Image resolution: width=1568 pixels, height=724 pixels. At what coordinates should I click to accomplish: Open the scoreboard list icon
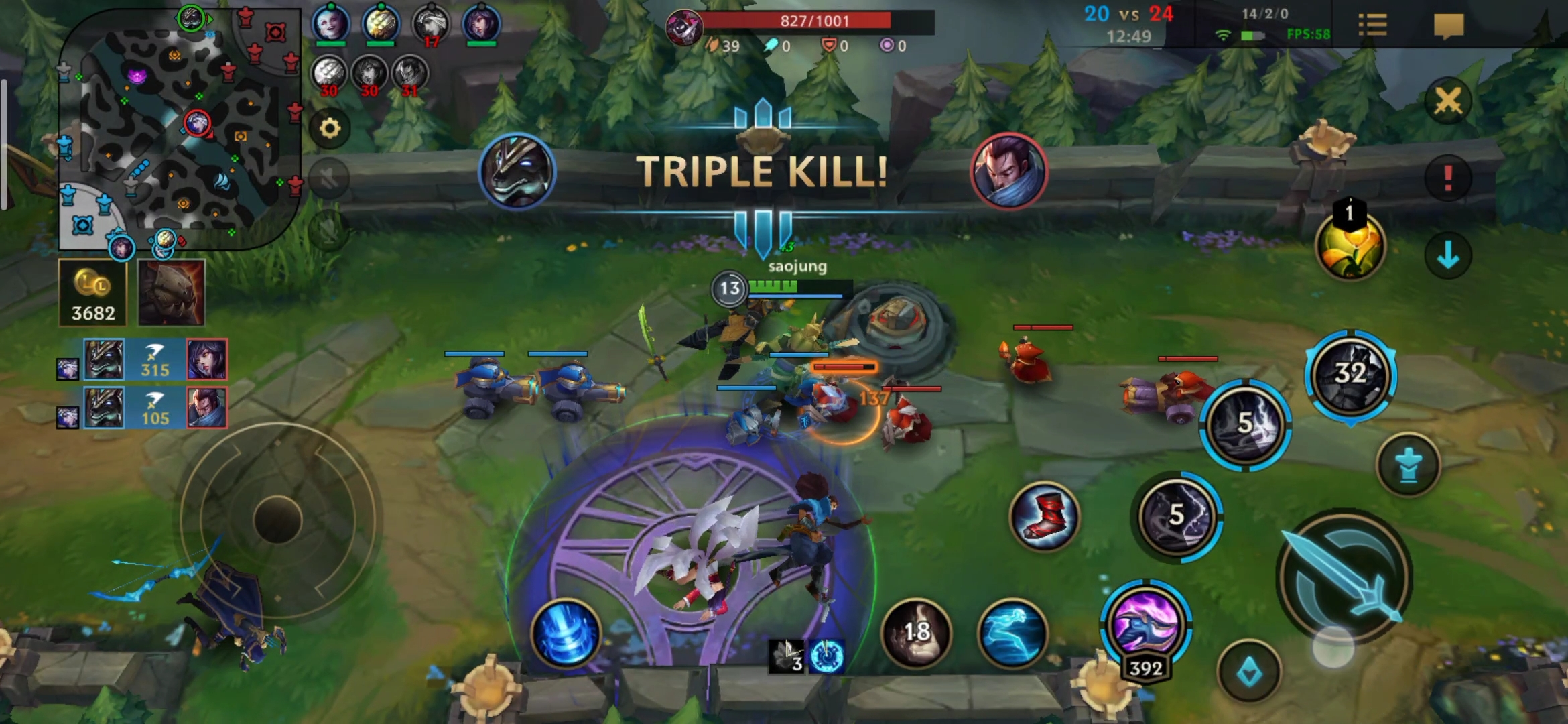1372,25
